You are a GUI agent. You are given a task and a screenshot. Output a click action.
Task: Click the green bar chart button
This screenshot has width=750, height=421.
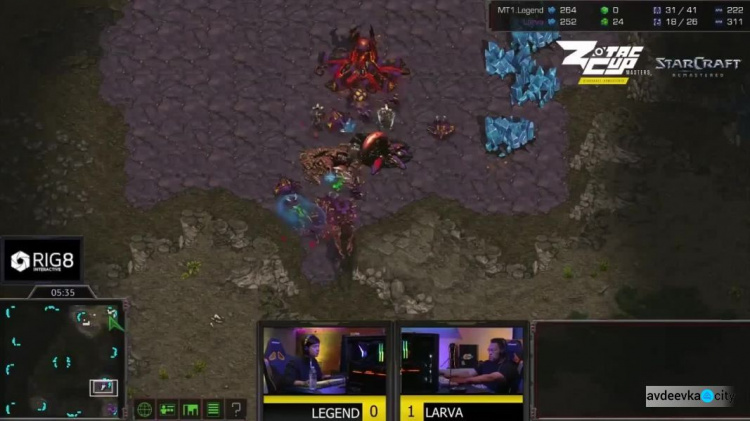190,409
